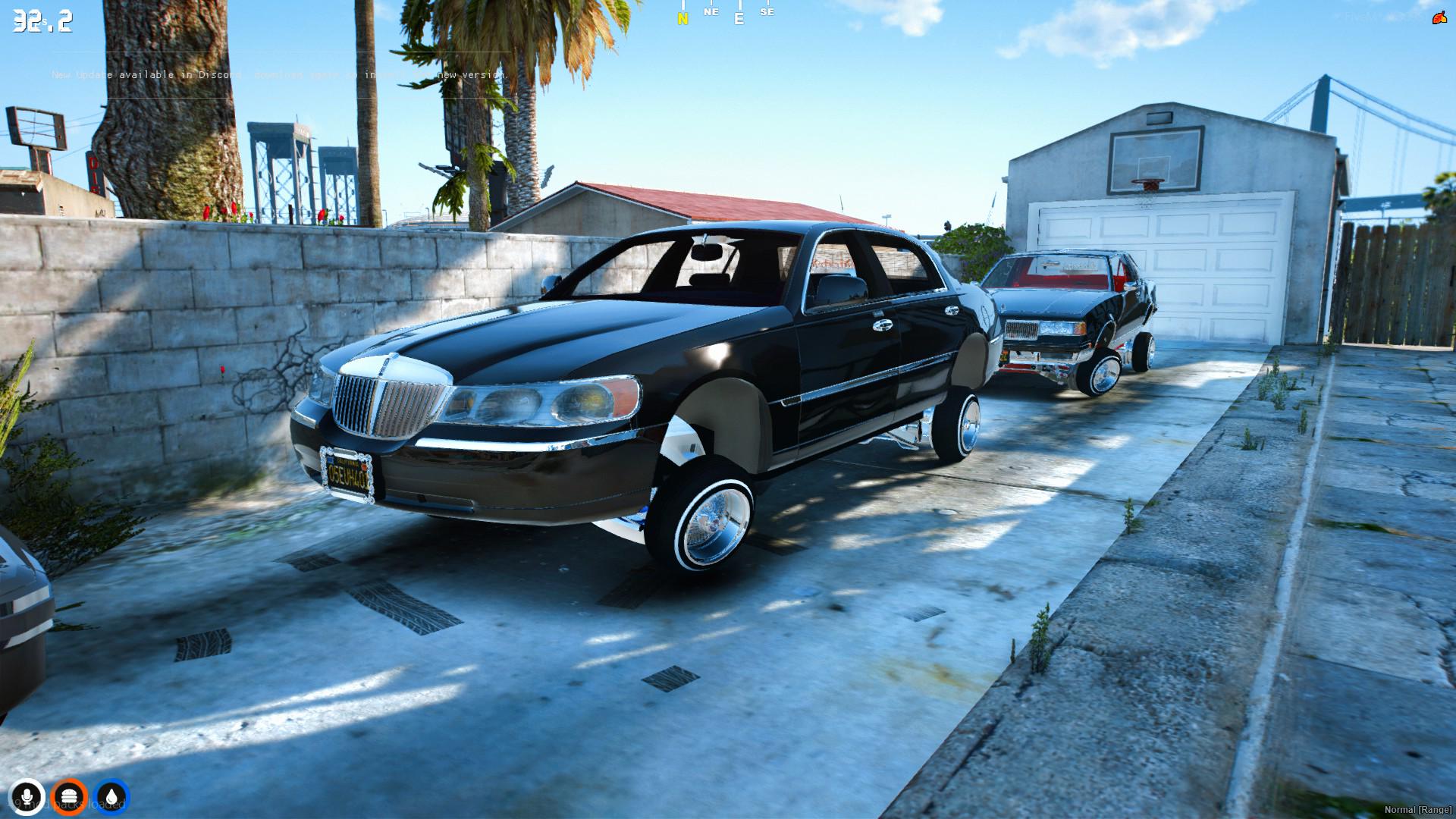
Task: Select the burger hunger indicator icon
Action: [70, 796]
